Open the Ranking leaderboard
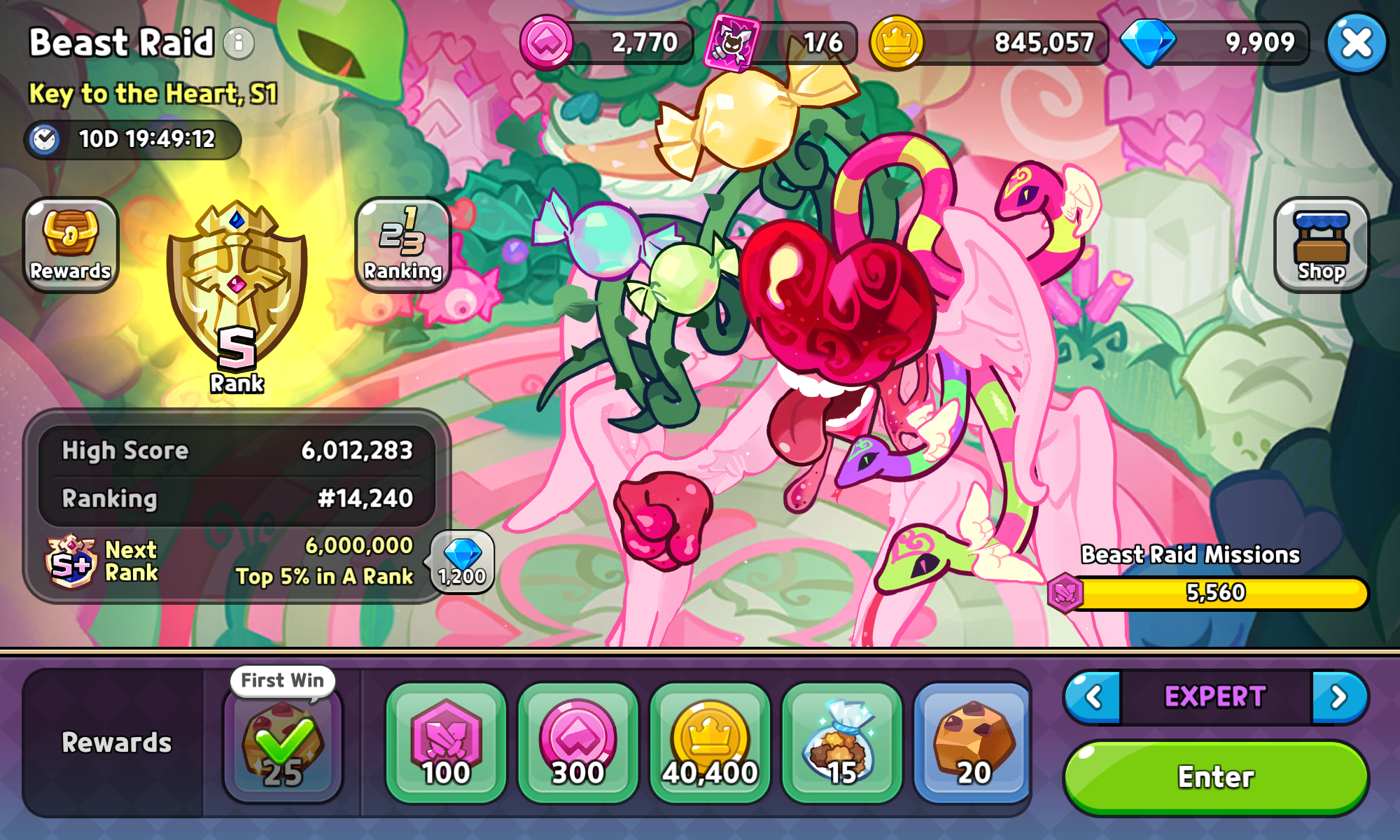The height and width of the screenshot is (840, 1400). pyautogui.click(x=403, y=245)
